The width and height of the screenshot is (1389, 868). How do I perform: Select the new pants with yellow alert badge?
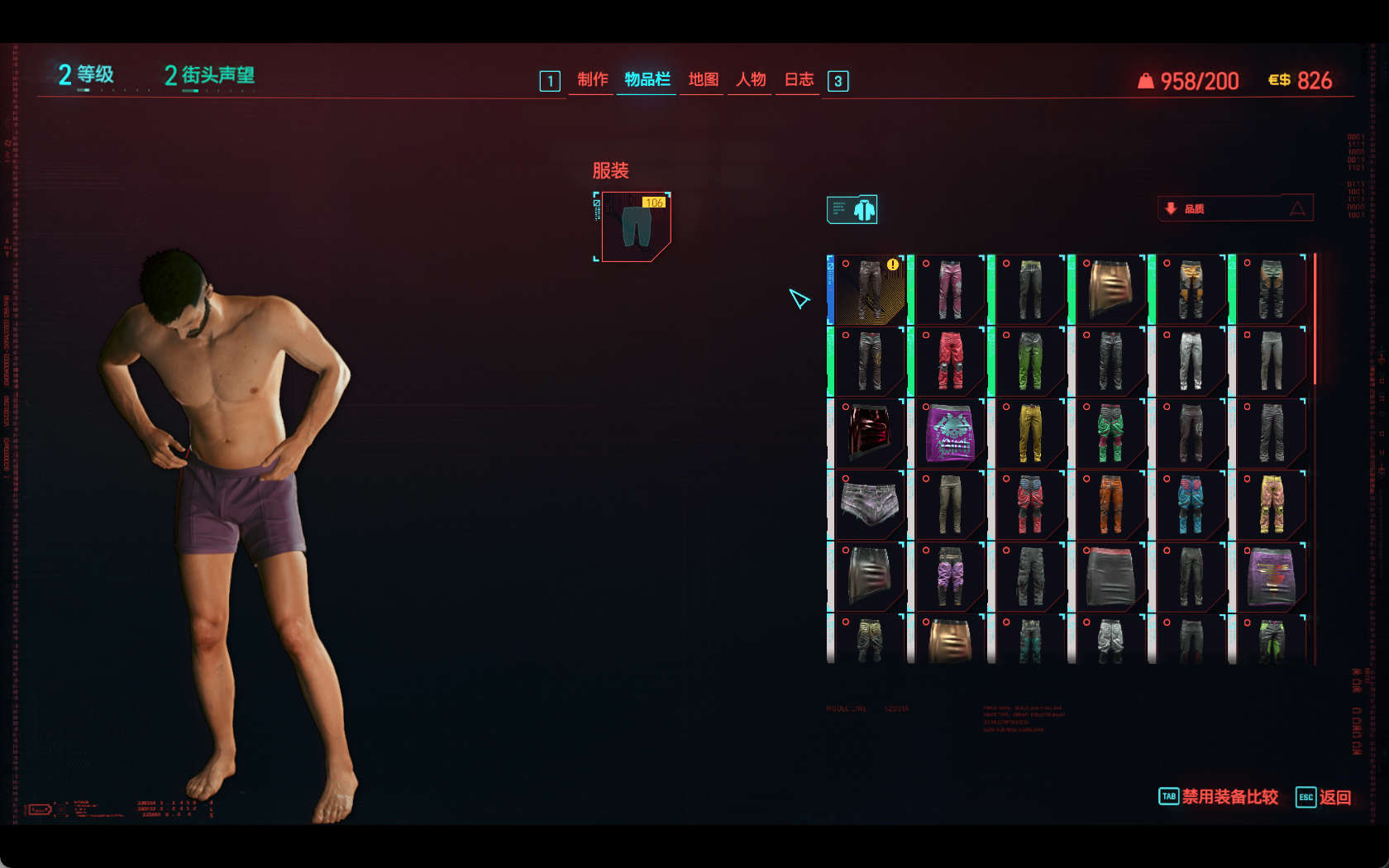[869, 289]
